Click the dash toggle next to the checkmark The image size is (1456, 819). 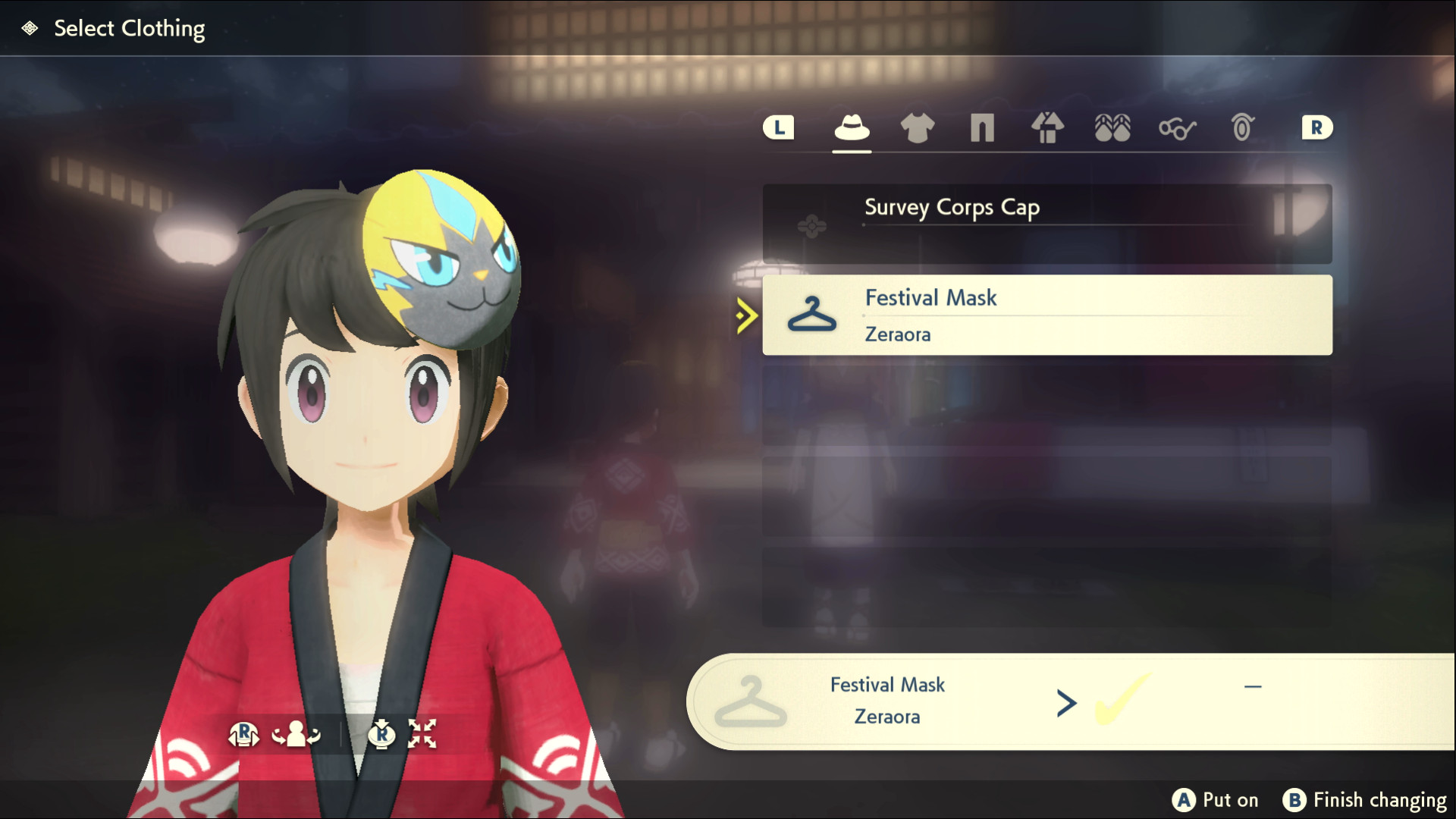click(x=1253, y=685)
